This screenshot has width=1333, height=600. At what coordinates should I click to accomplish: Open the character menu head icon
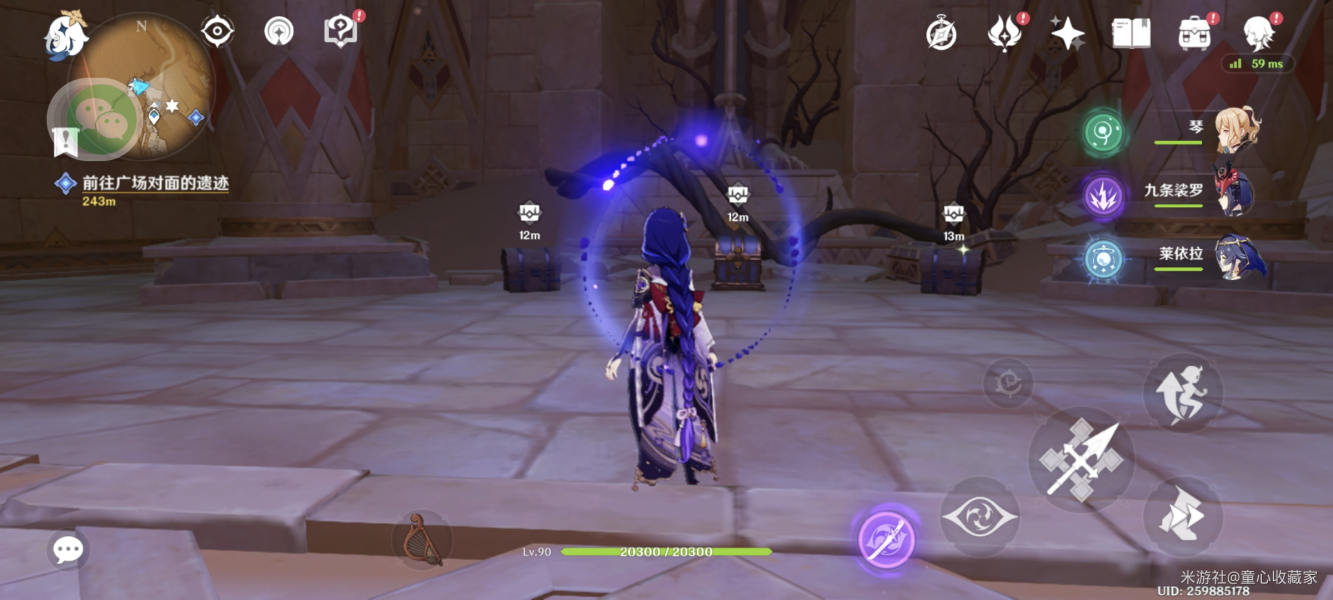pos(1257,34)
